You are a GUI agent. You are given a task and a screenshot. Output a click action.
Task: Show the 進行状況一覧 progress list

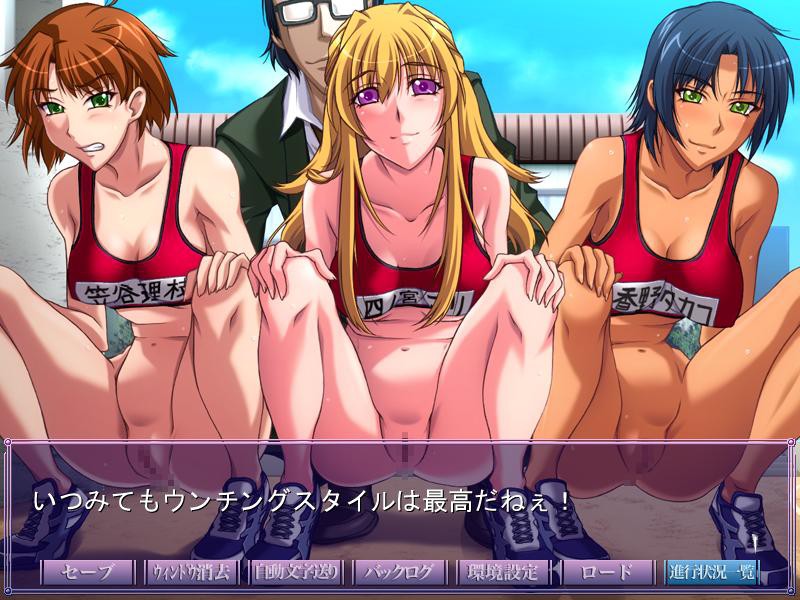(712, 573)
